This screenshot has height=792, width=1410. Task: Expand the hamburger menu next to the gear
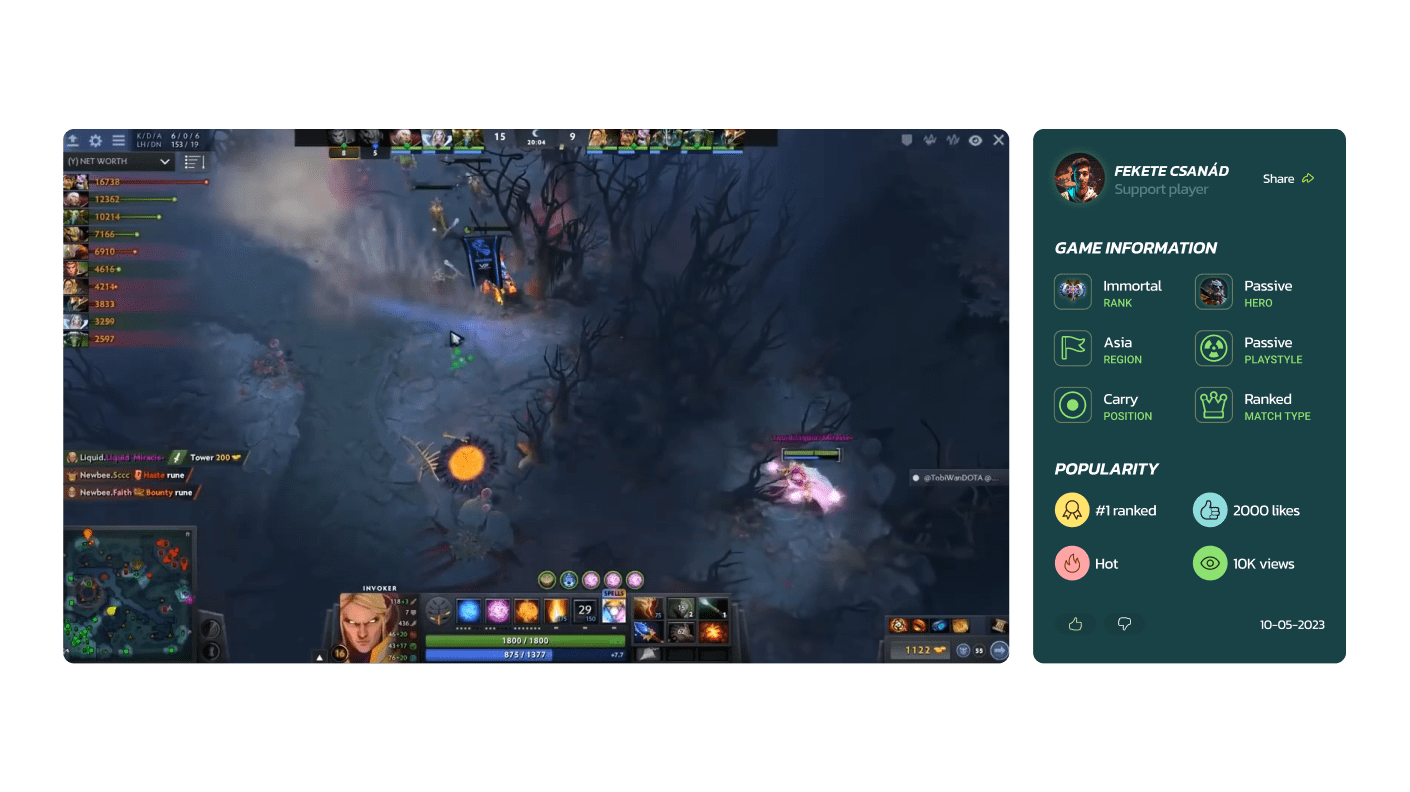pos(118,140)
